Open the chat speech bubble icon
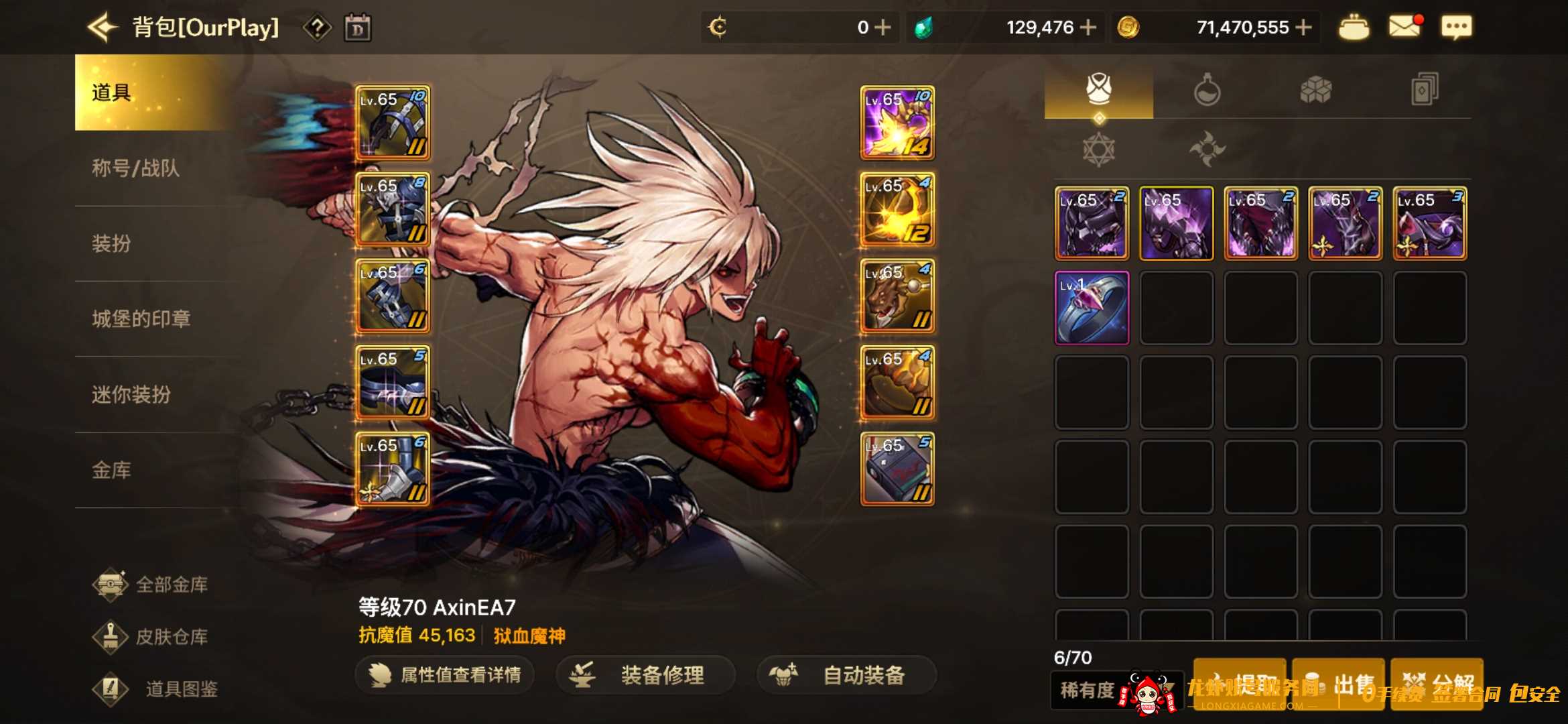The image size is (1568, 724). coord(1456,27)
